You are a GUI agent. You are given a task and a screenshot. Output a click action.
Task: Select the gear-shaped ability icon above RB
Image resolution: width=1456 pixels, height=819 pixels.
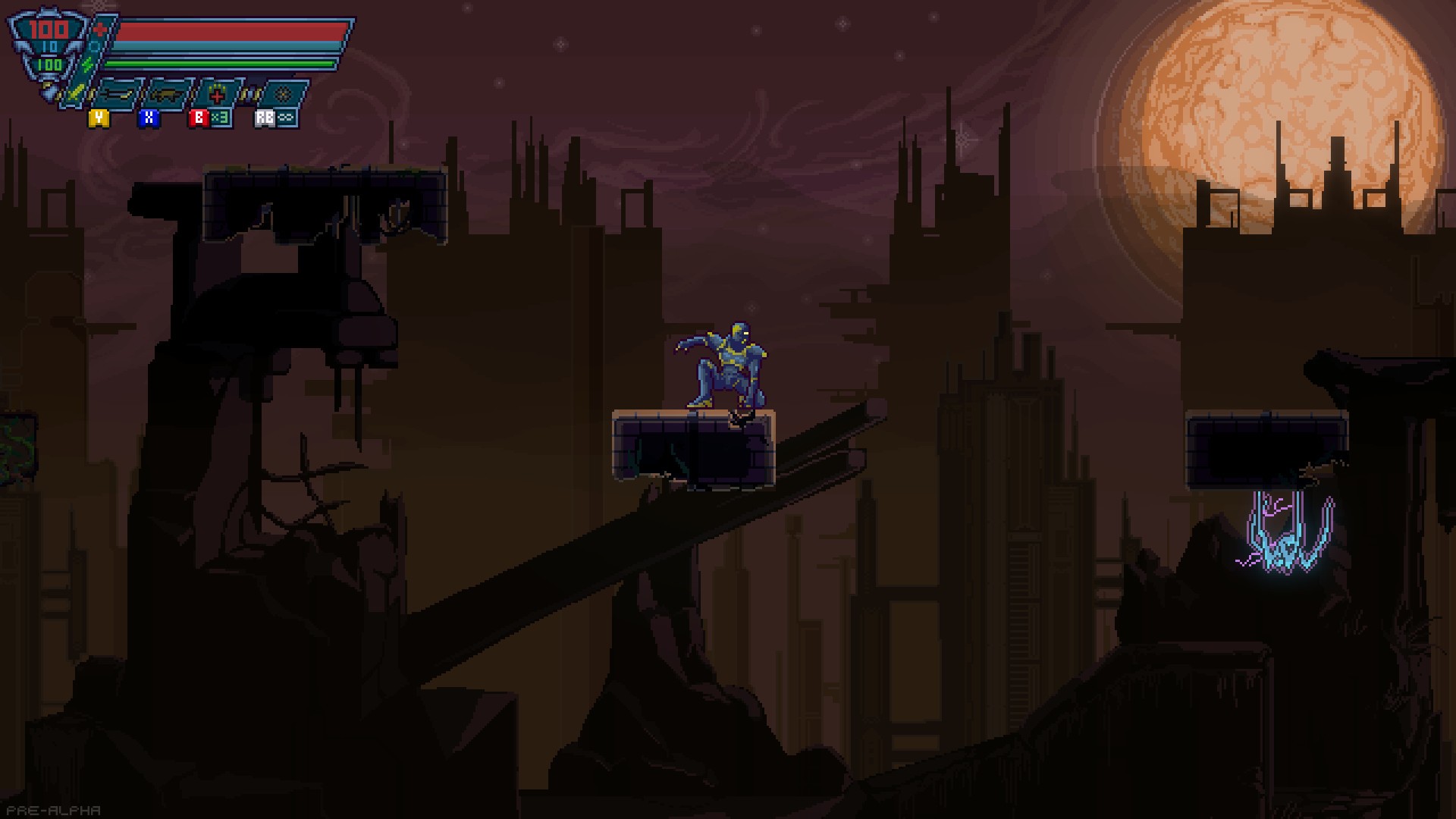(284, 93)
